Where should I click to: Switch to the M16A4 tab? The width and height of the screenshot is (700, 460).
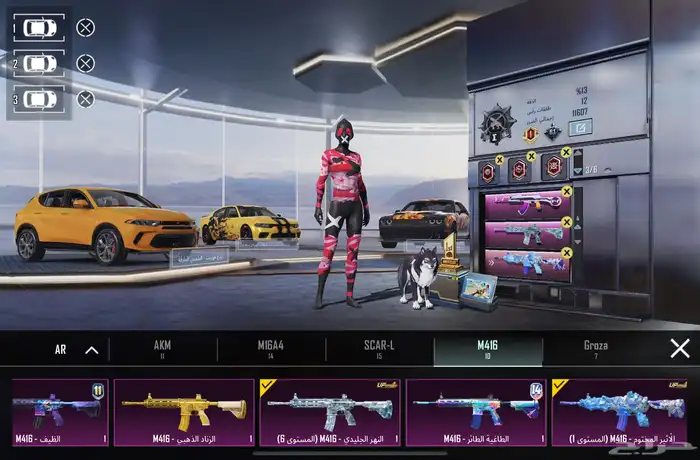270,349
